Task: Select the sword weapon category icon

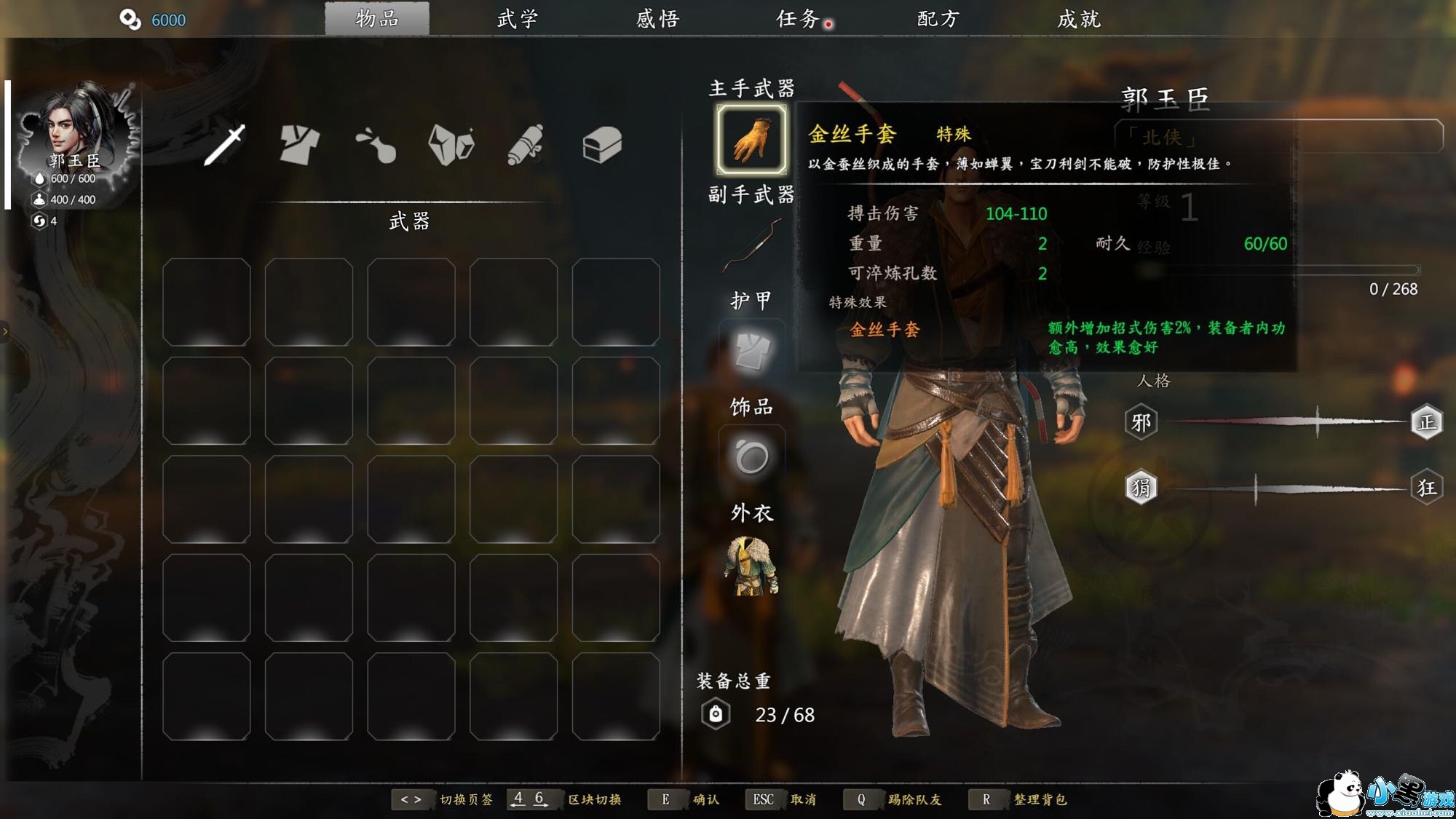Action: [x=224, y=144]
